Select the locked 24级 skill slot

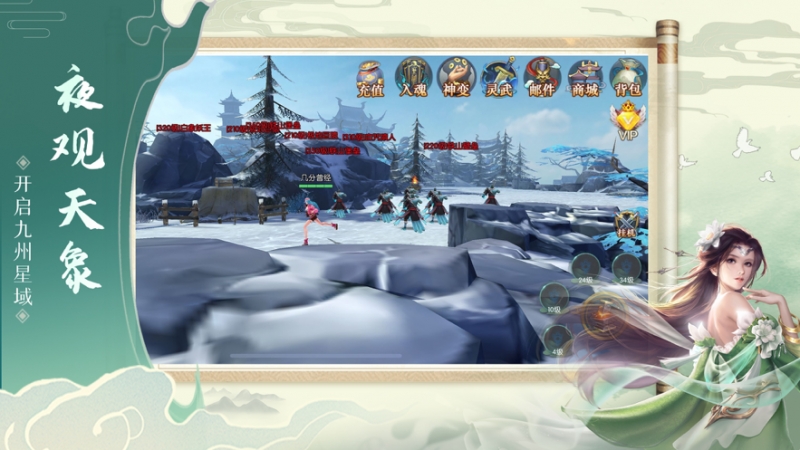[586, 267]
